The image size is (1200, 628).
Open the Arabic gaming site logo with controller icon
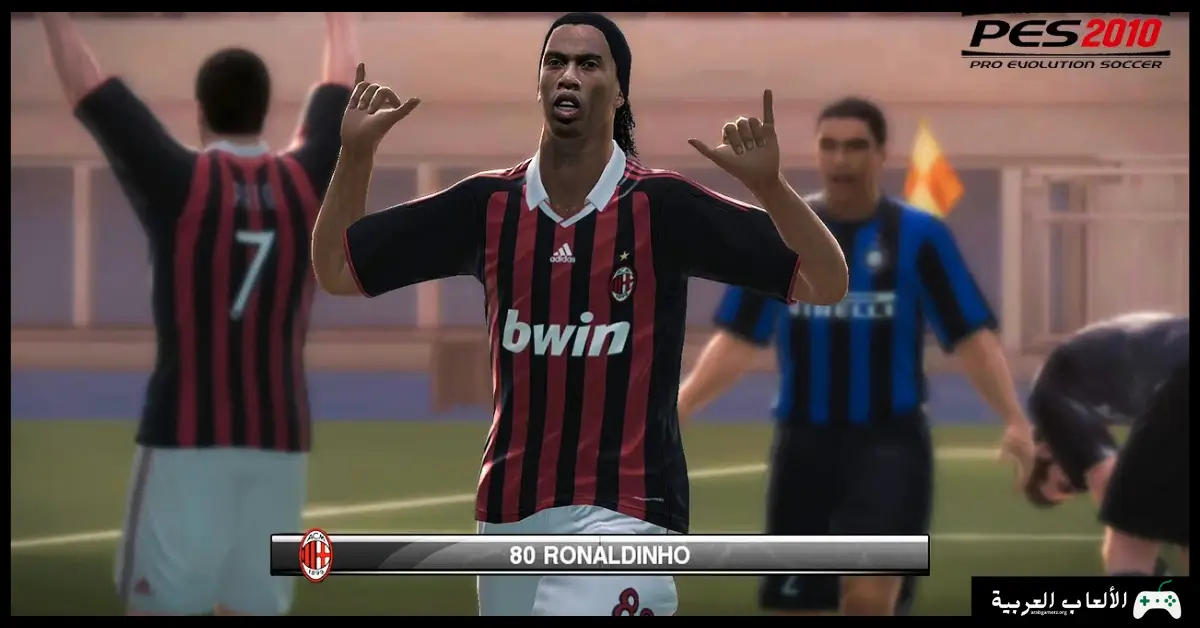click(1085, 600)
